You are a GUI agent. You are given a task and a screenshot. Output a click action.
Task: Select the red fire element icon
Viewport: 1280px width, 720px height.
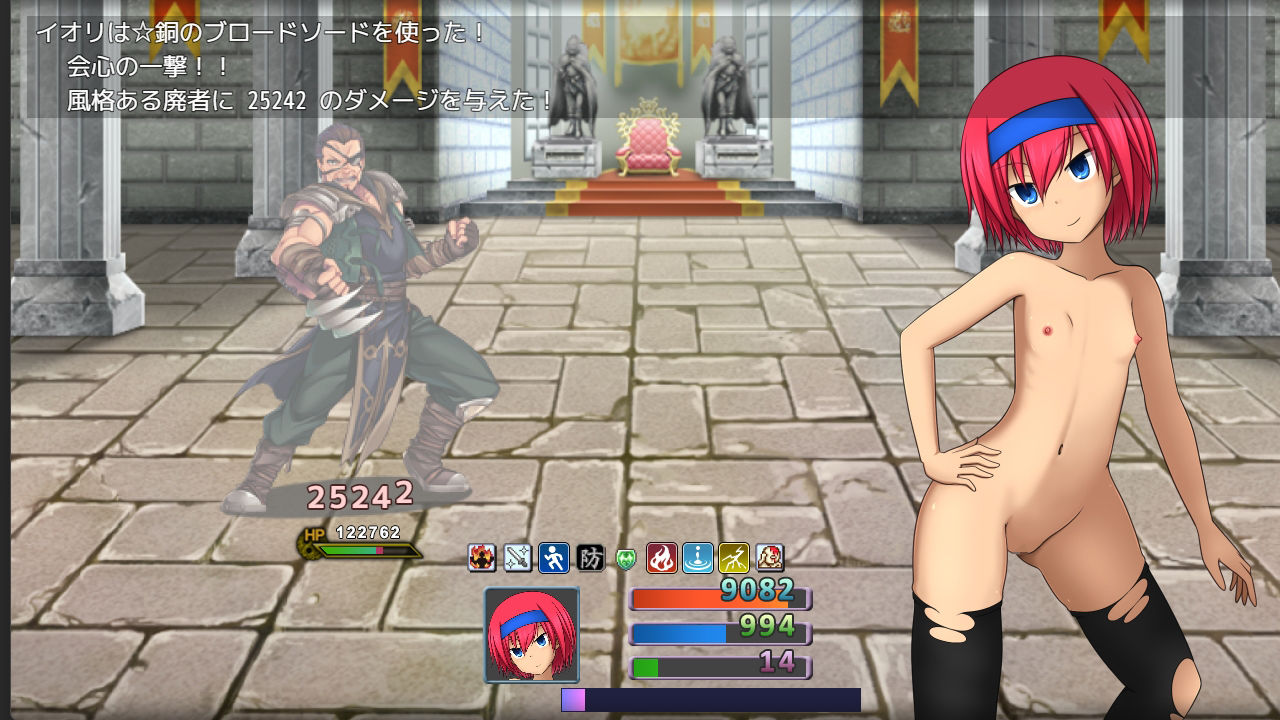click(662, 558)
